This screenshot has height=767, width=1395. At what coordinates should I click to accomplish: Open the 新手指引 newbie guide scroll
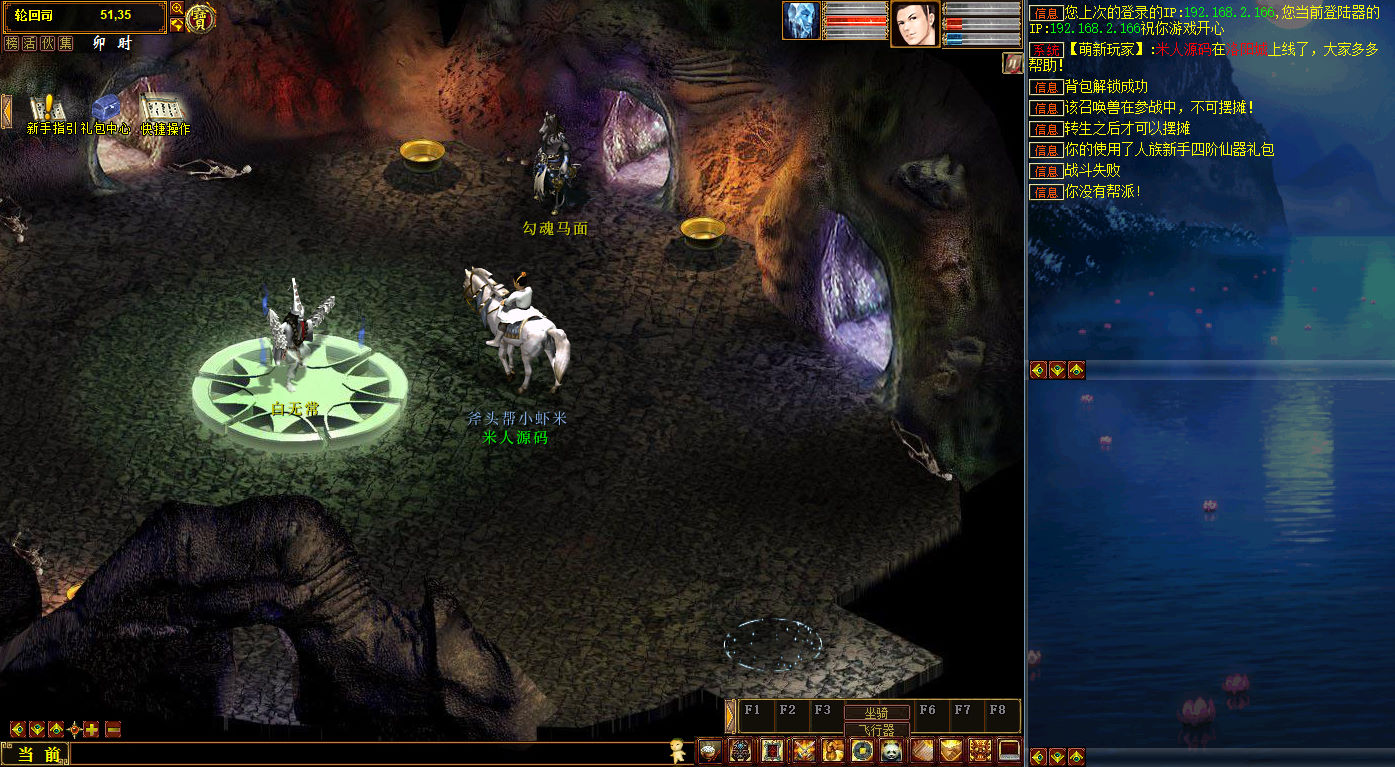pos(44,108)
